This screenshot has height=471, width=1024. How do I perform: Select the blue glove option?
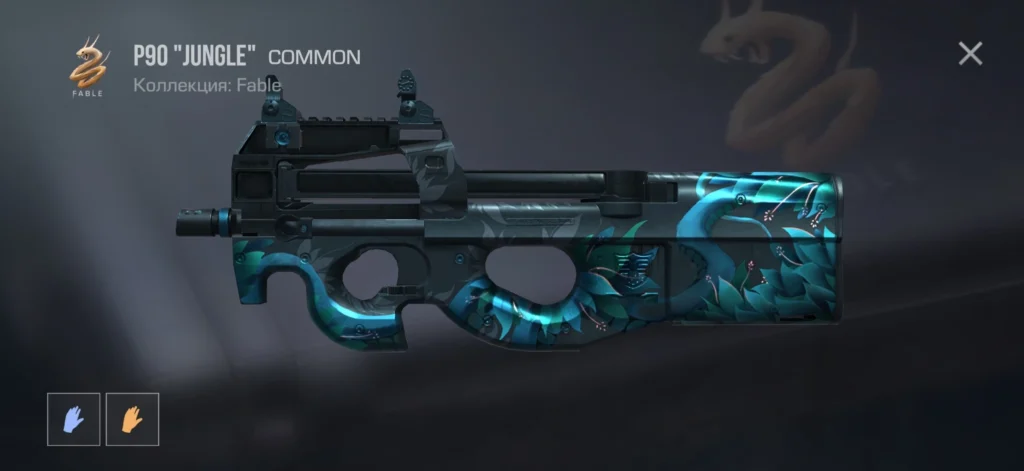74,419
